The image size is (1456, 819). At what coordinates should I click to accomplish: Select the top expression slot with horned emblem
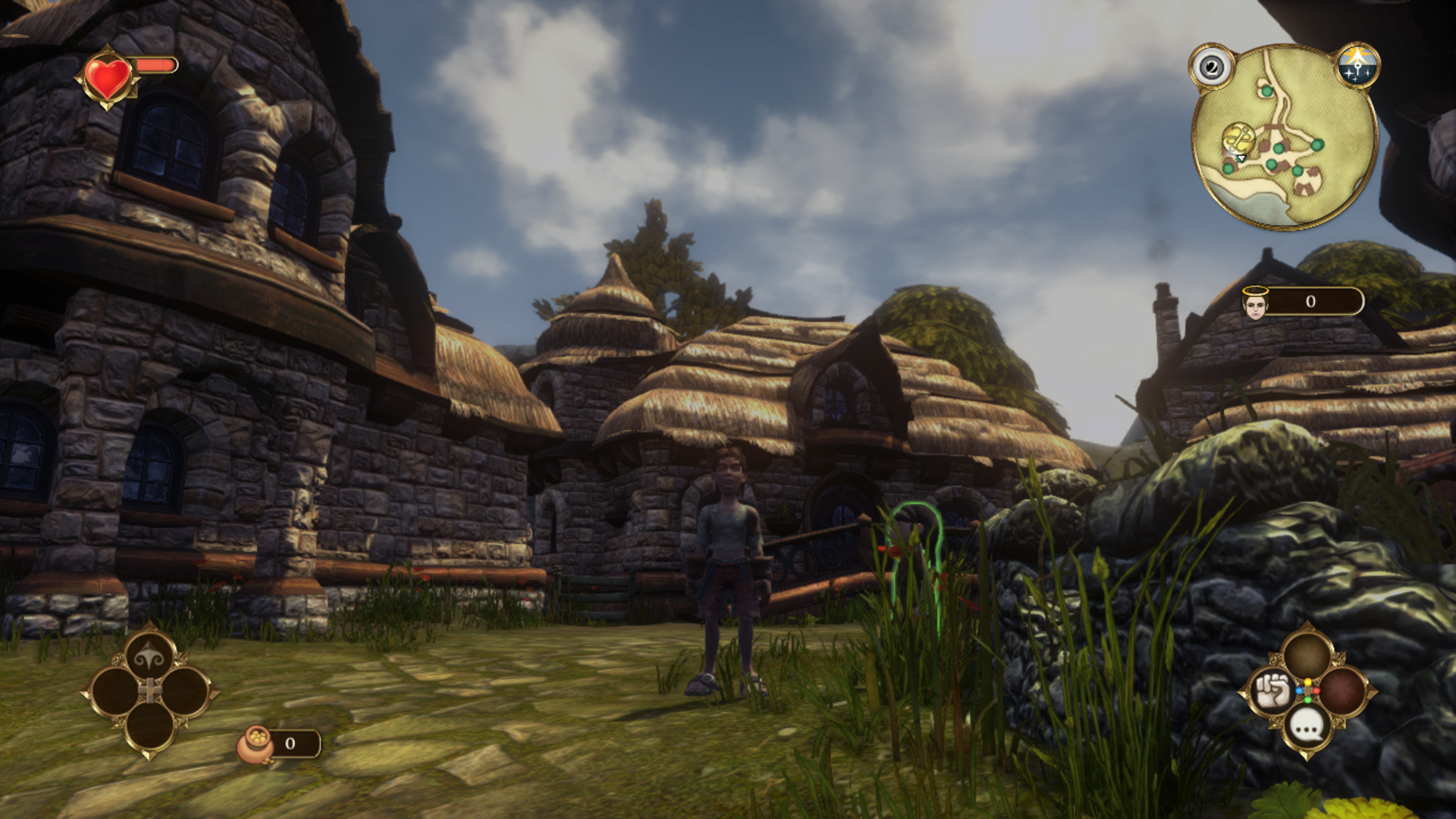click(149, 657)
